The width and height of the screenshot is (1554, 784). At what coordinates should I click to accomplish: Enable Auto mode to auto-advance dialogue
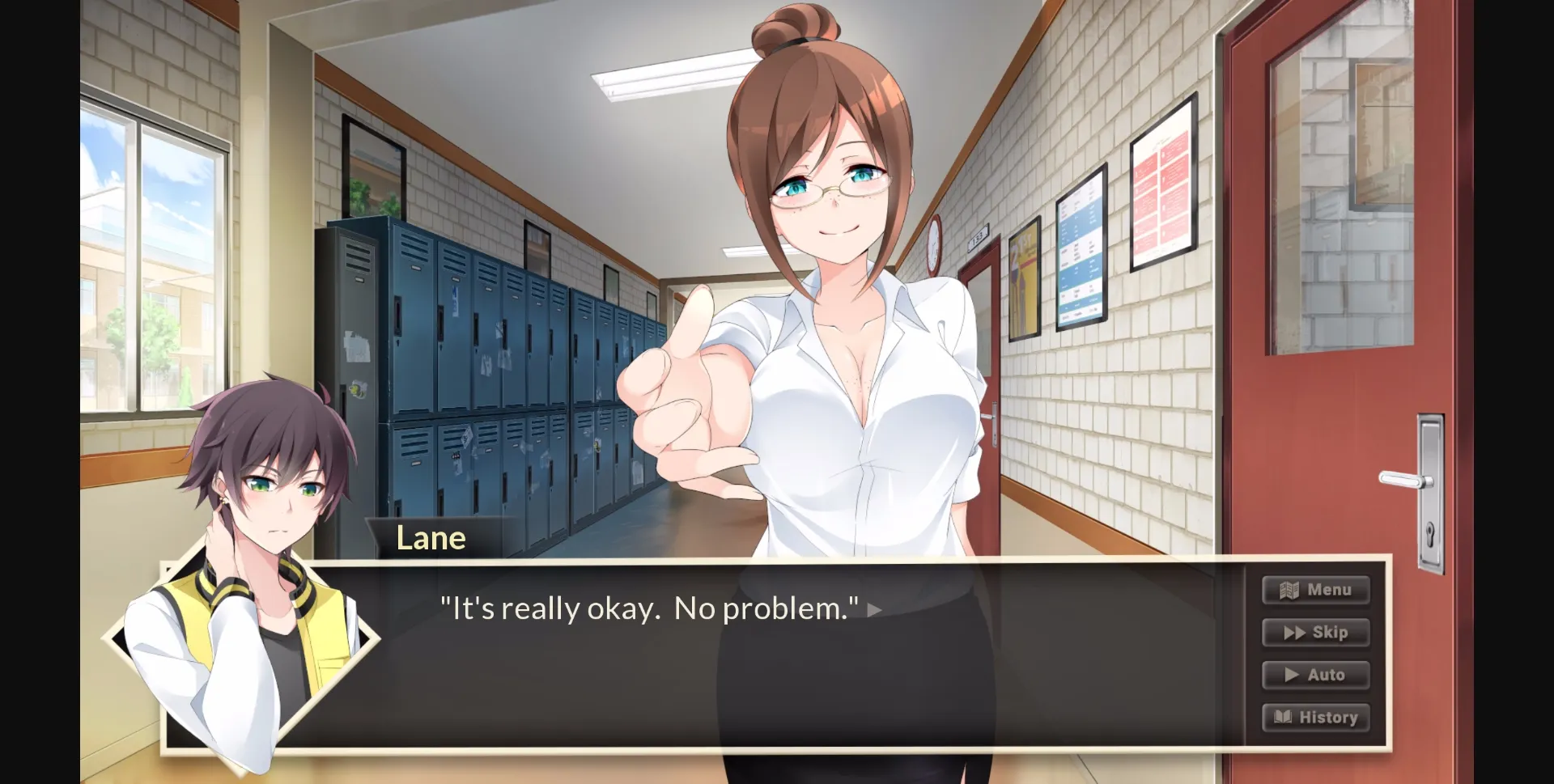tap(1316, 675)
